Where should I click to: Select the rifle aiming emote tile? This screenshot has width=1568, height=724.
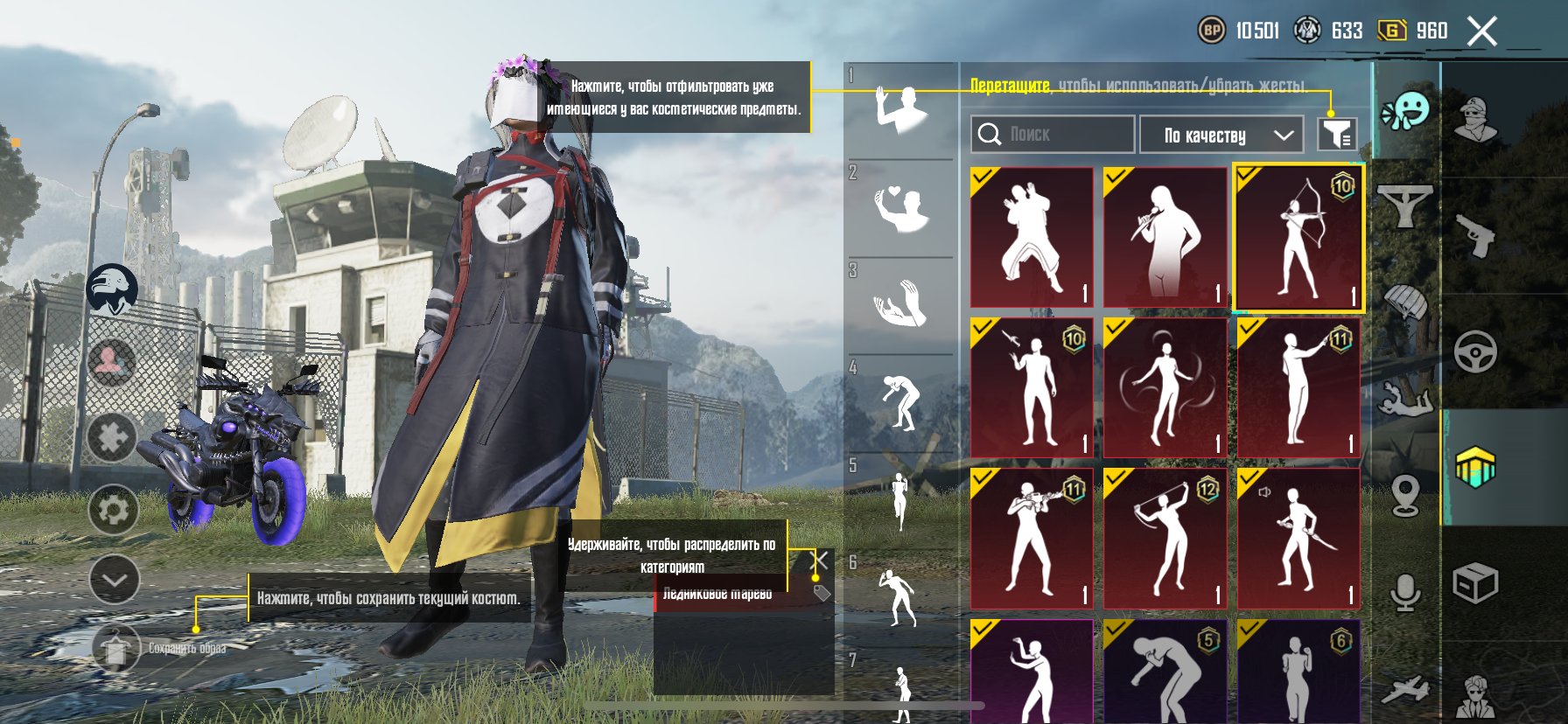[1032, 538]
